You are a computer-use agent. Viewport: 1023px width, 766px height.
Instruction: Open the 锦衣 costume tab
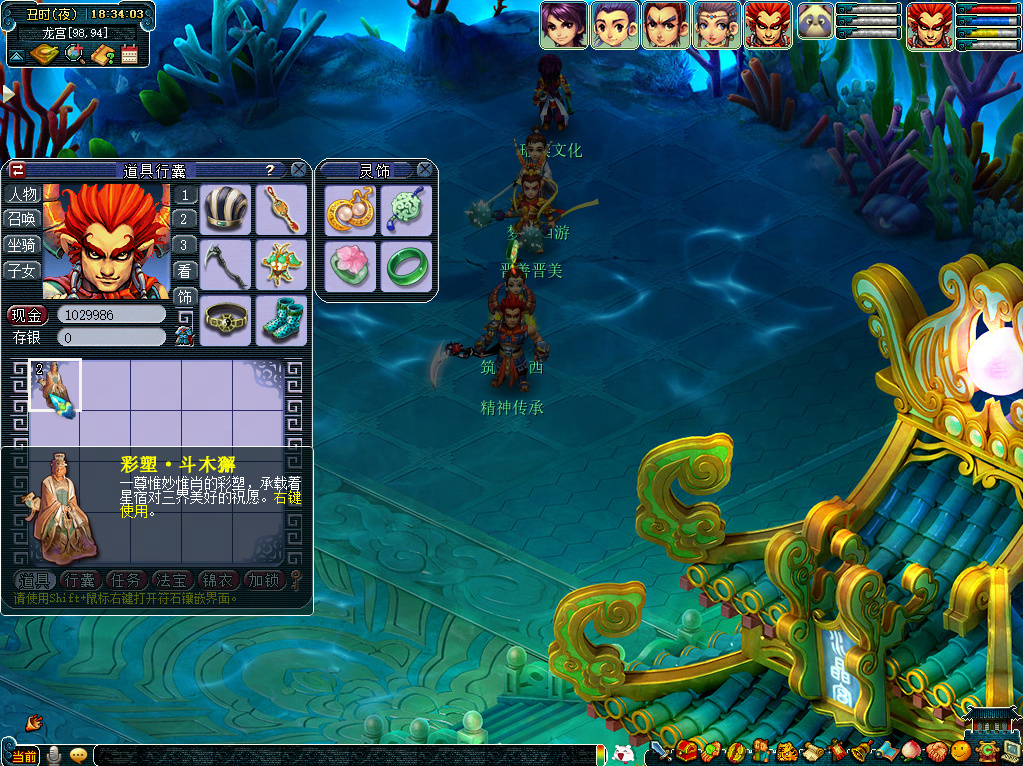point(218,580)
